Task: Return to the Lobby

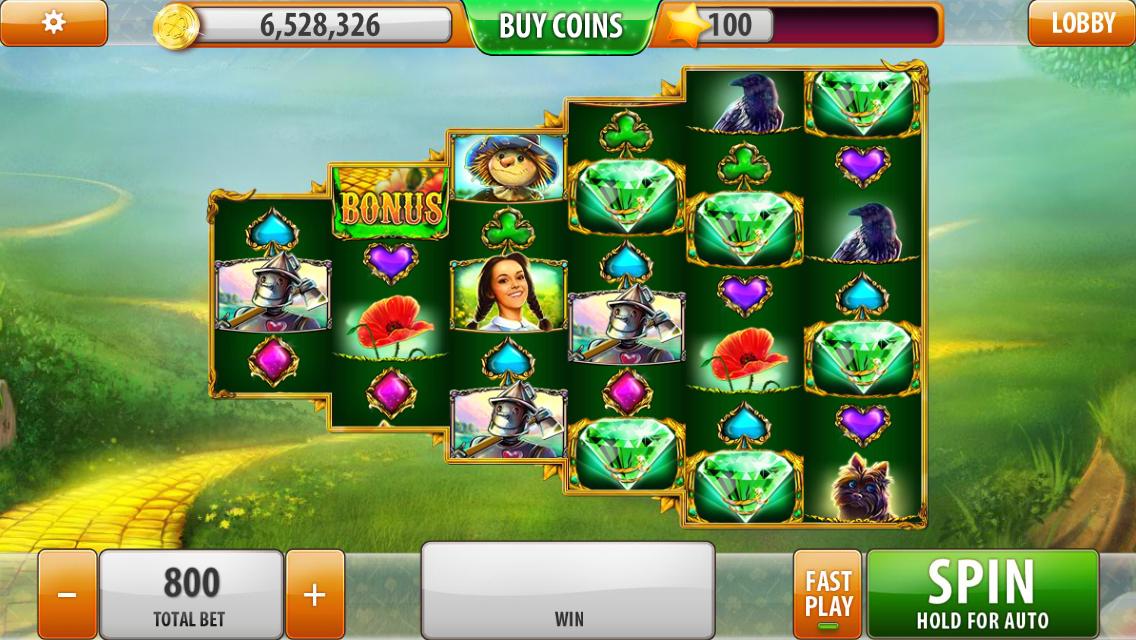Action: [1082, 23]
